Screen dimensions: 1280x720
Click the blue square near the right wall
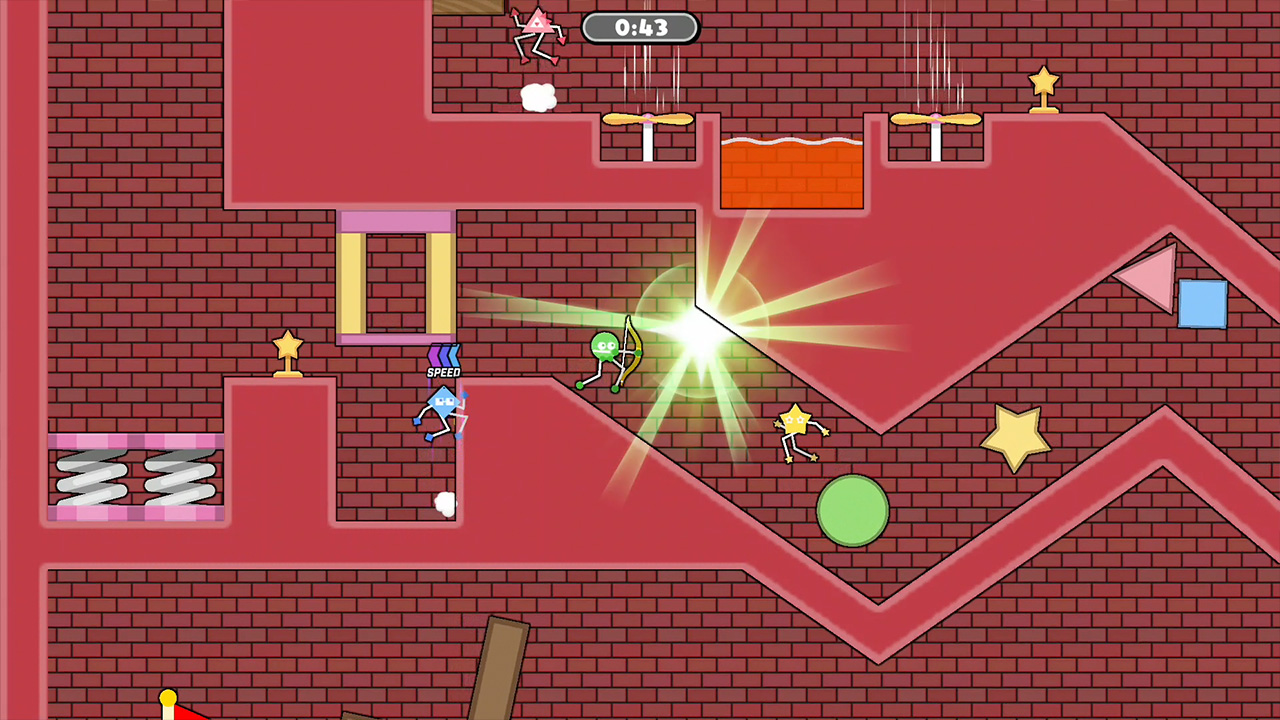[x=1205, y=305]
